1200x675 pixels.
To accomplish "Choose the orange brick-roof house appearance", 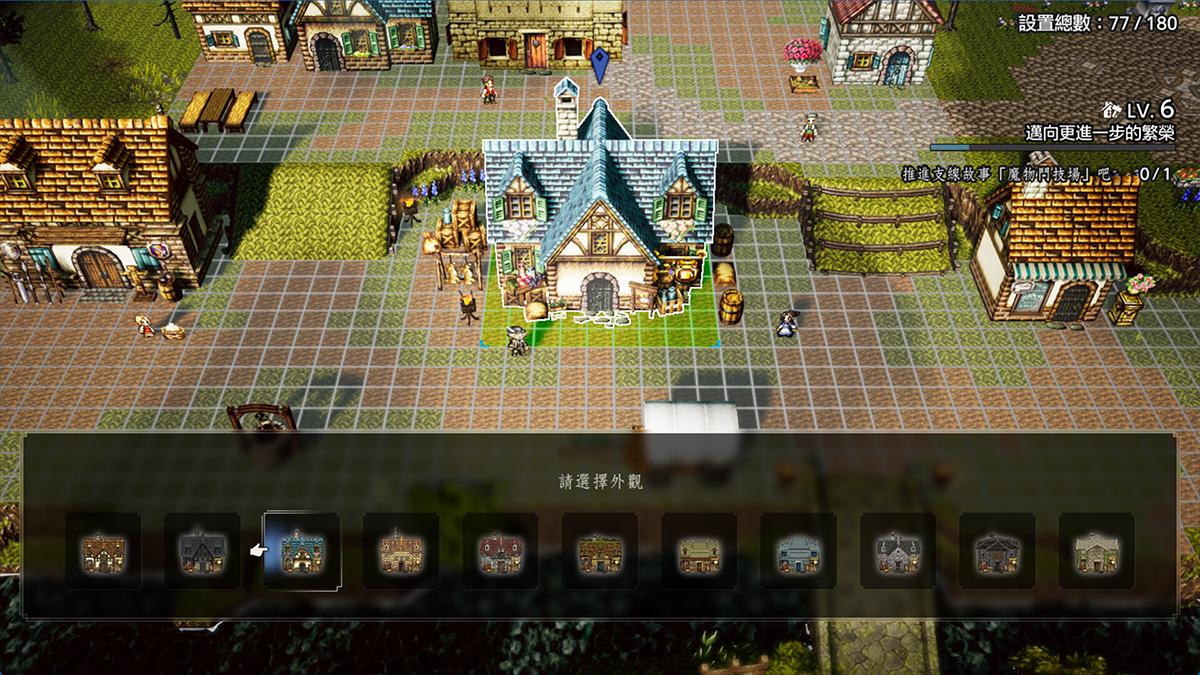I will (103, 551).
